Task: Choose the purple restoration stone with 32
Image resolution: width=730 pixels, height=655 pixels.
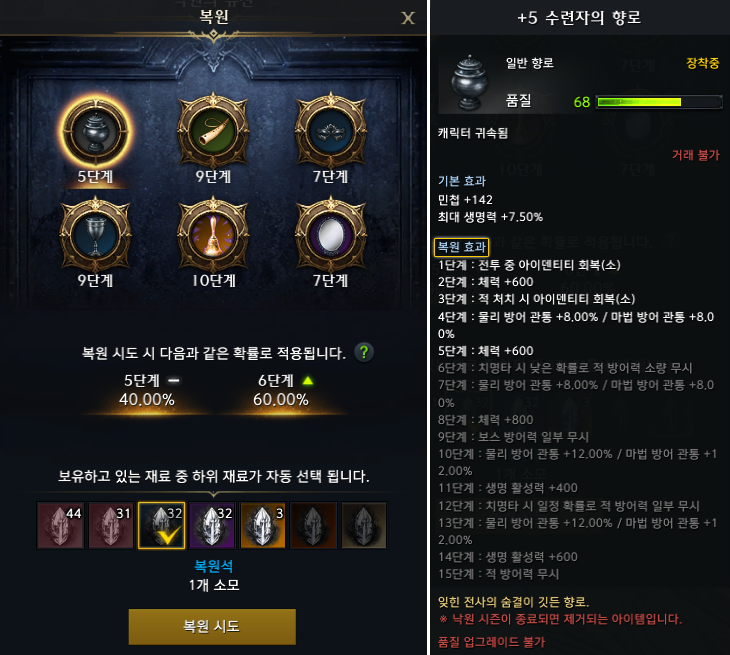Action: click(212, 526)
